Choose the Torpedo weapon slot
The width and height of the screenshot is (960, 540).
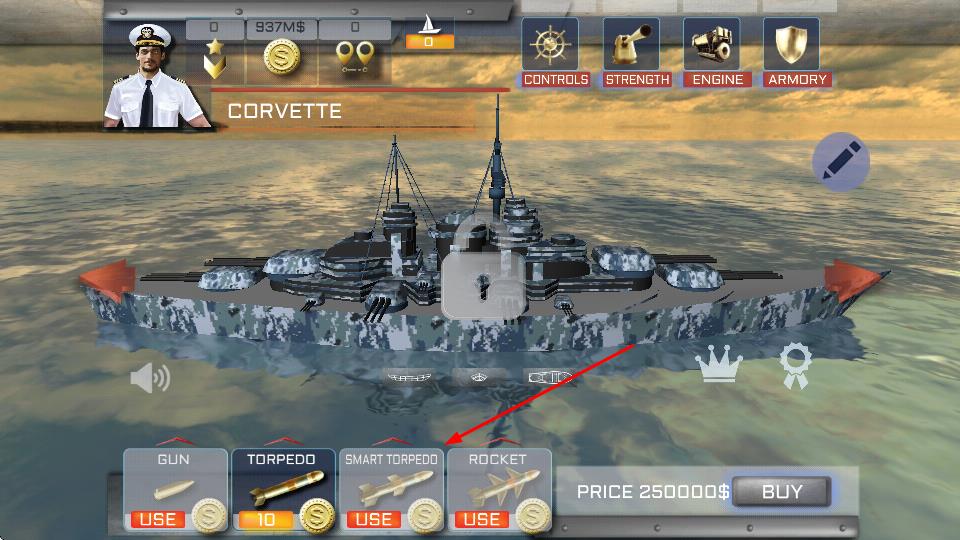tap(283, 490)
